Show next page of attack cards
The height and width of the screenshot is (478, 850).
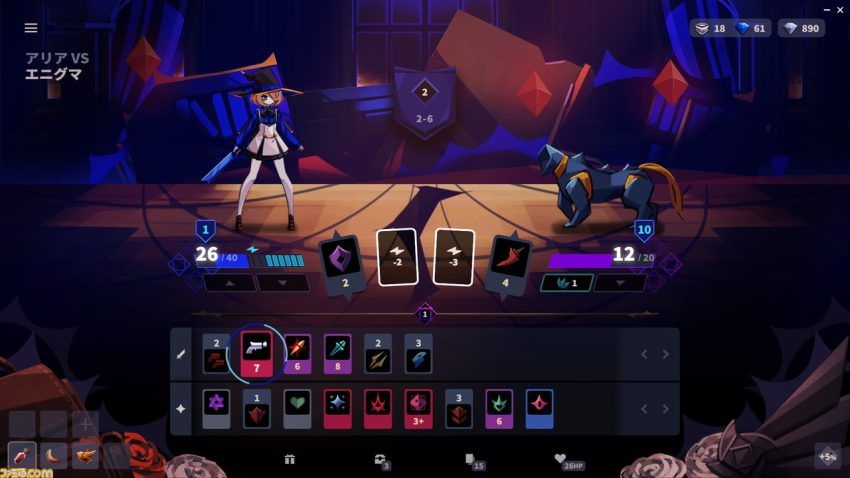(666, 354)
